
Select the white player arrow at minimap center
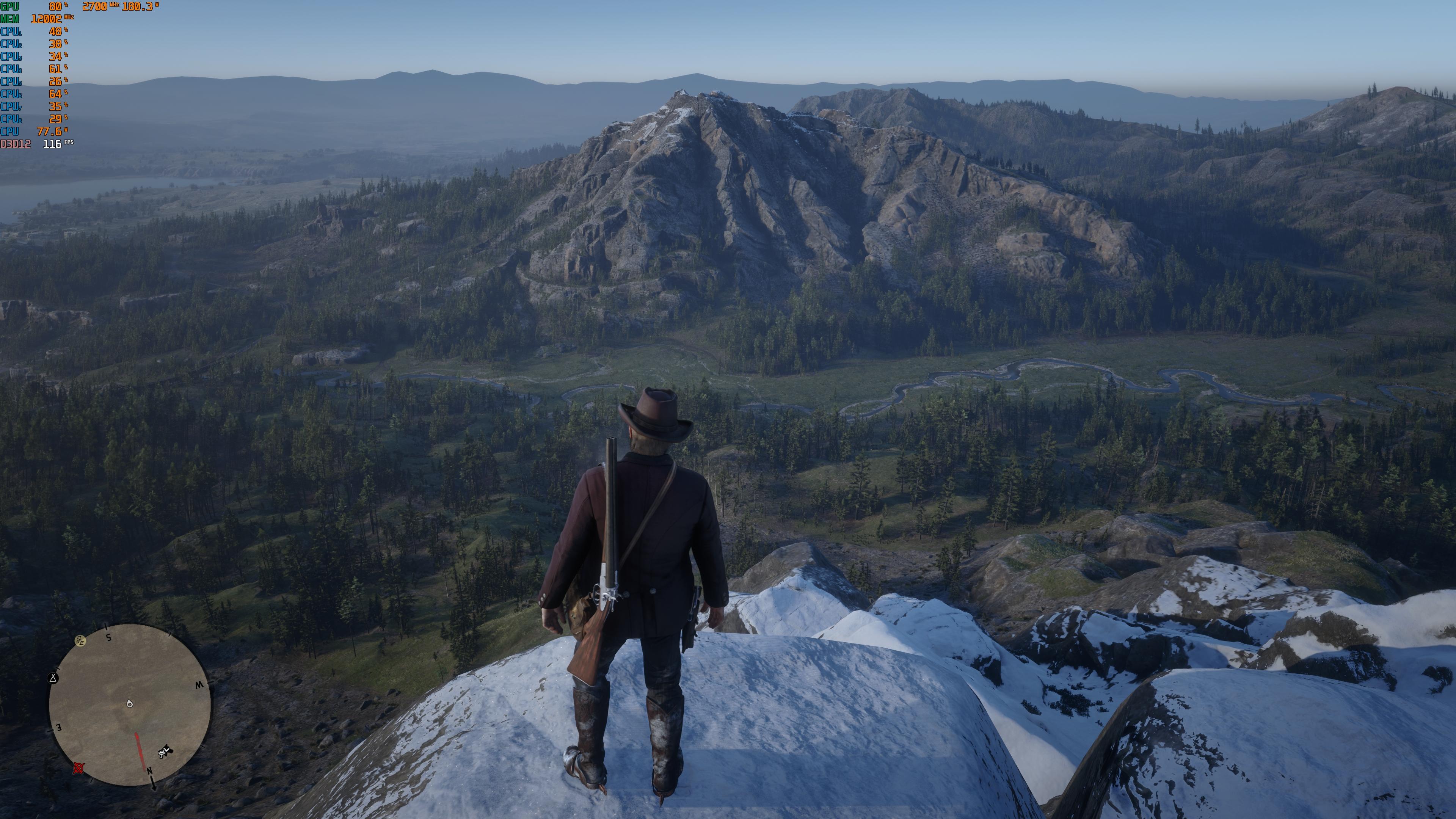point(129,704)
